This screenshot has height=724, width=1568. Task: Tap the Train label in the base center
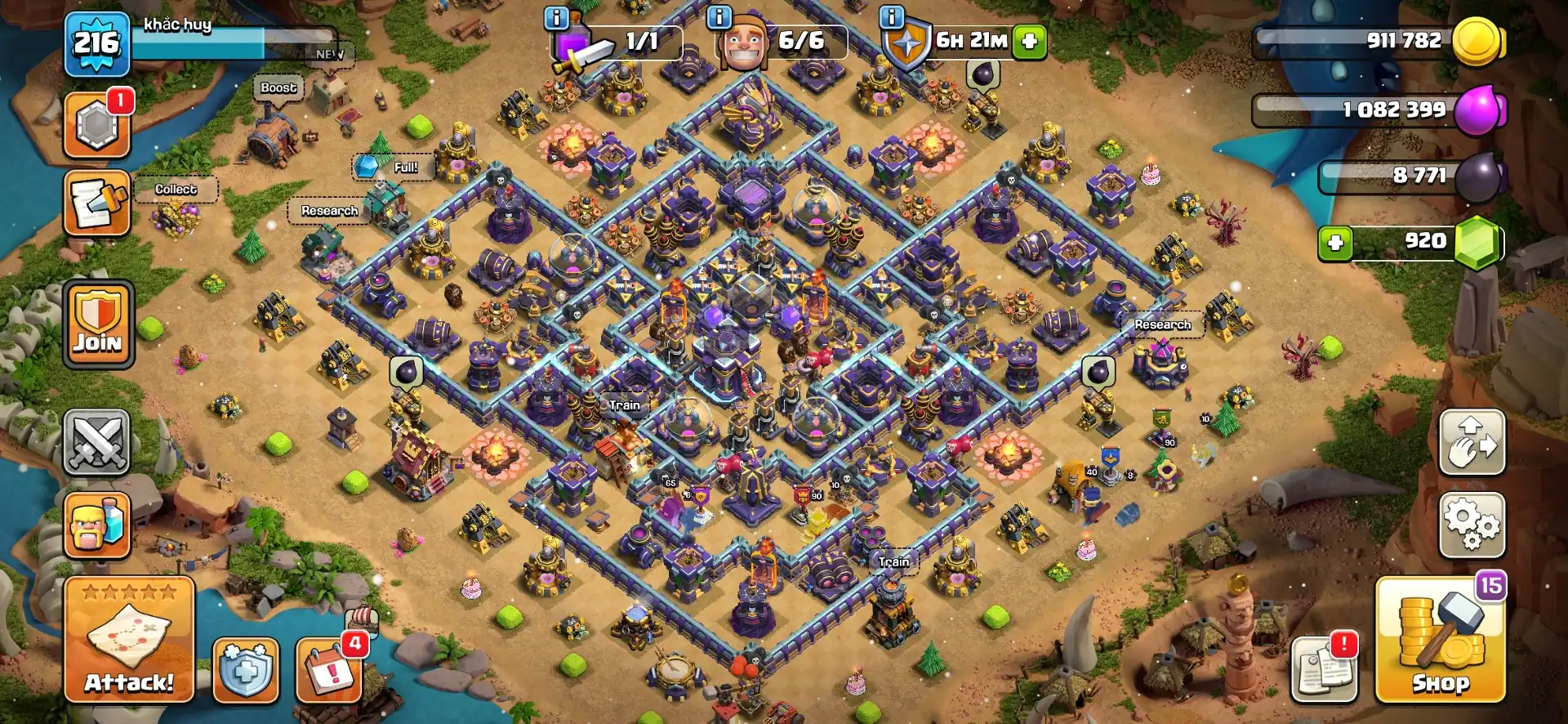click(x=623, y=404)
